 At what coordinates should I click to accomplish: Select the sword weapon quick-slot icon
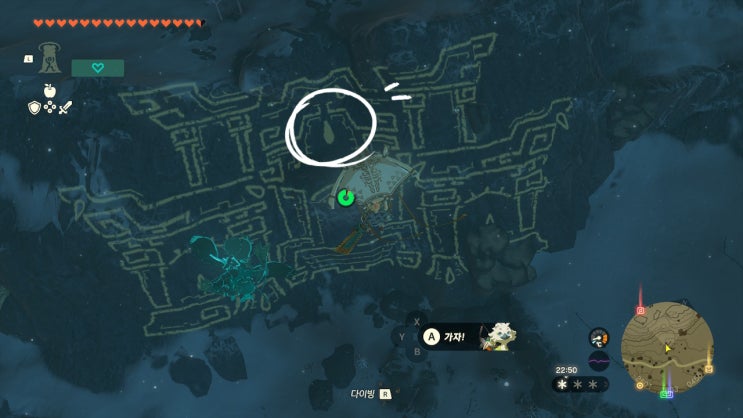(66, 107)
